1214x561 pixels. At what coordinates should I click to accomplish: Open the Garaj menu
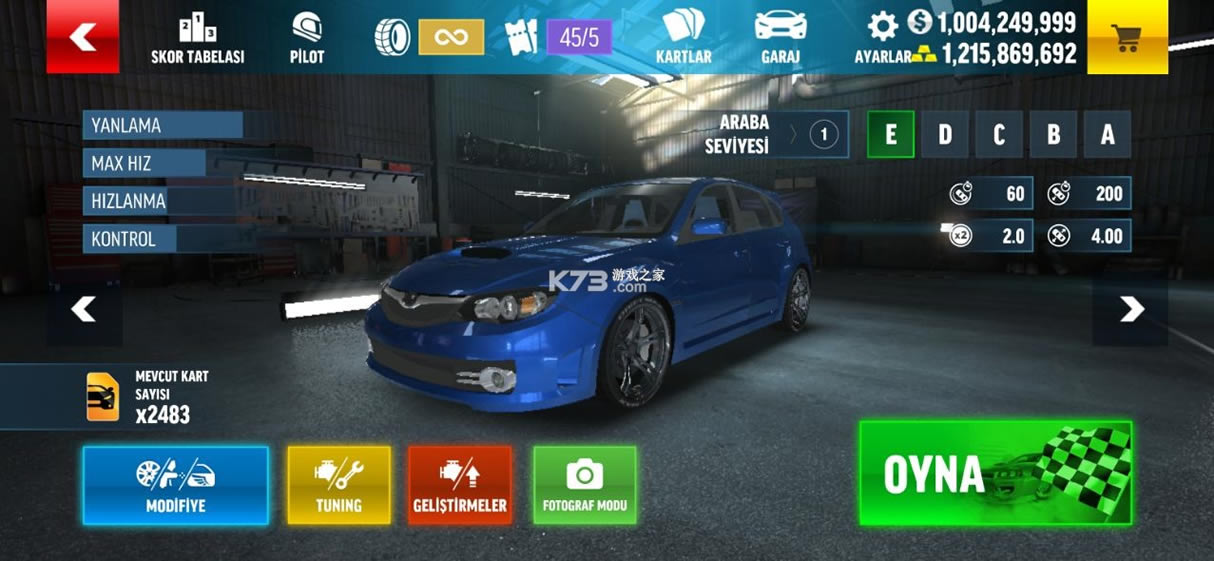(780, 38)
